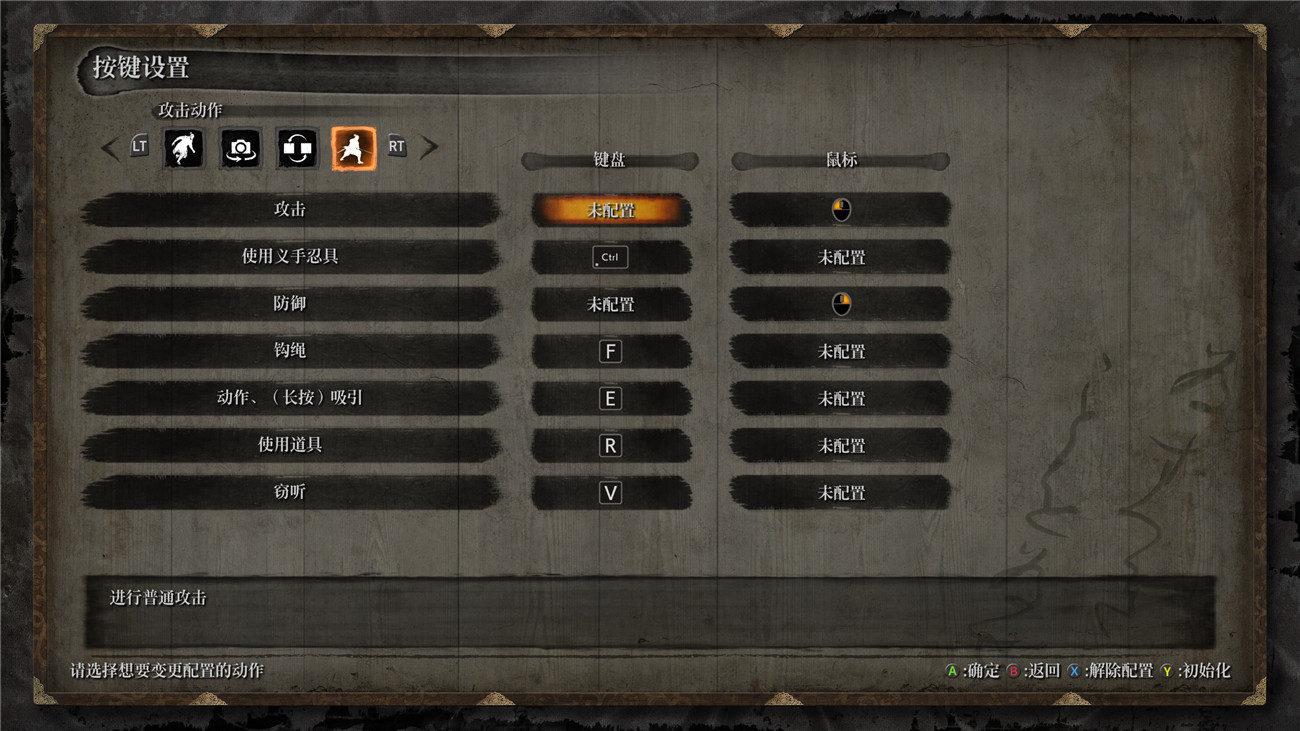Image resolution: width=1300 pixels, height=731 pixels.
Task: Open the camera controls tab
Action: [240, 148]
